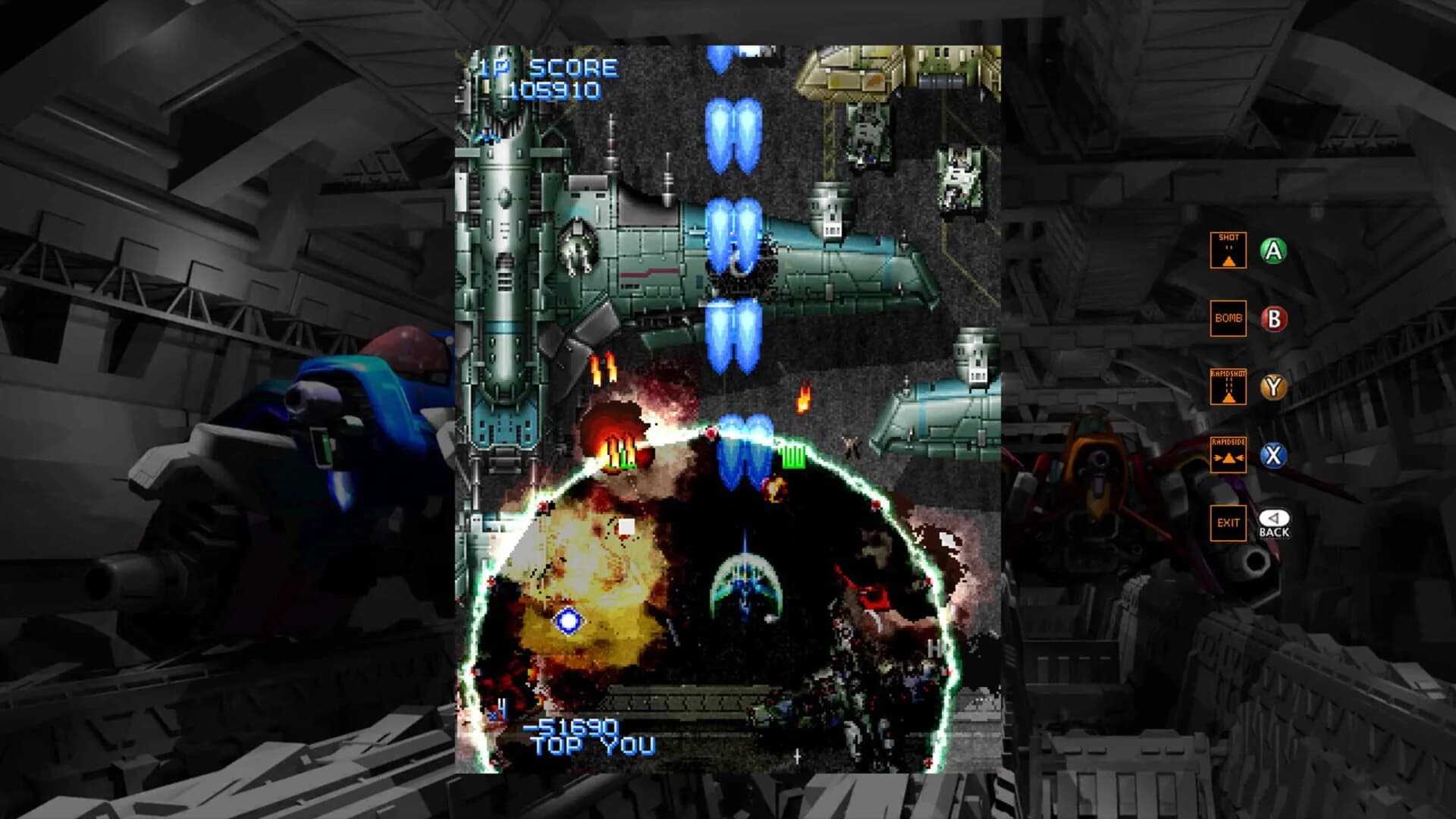Click the TOP YOU text
1456x819 pixels.
pyautogui.click(x=592, y=747)
